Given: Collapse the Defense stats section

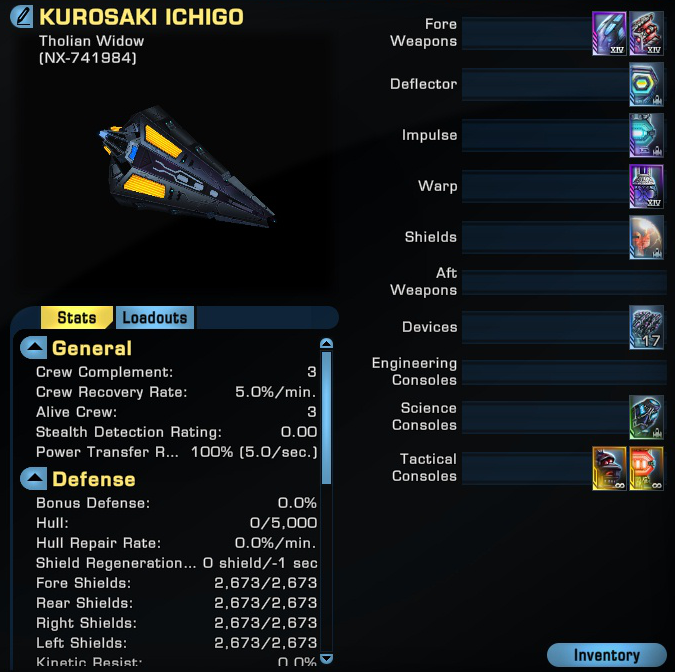Looking at the screenshot, I should click(34, 479).
